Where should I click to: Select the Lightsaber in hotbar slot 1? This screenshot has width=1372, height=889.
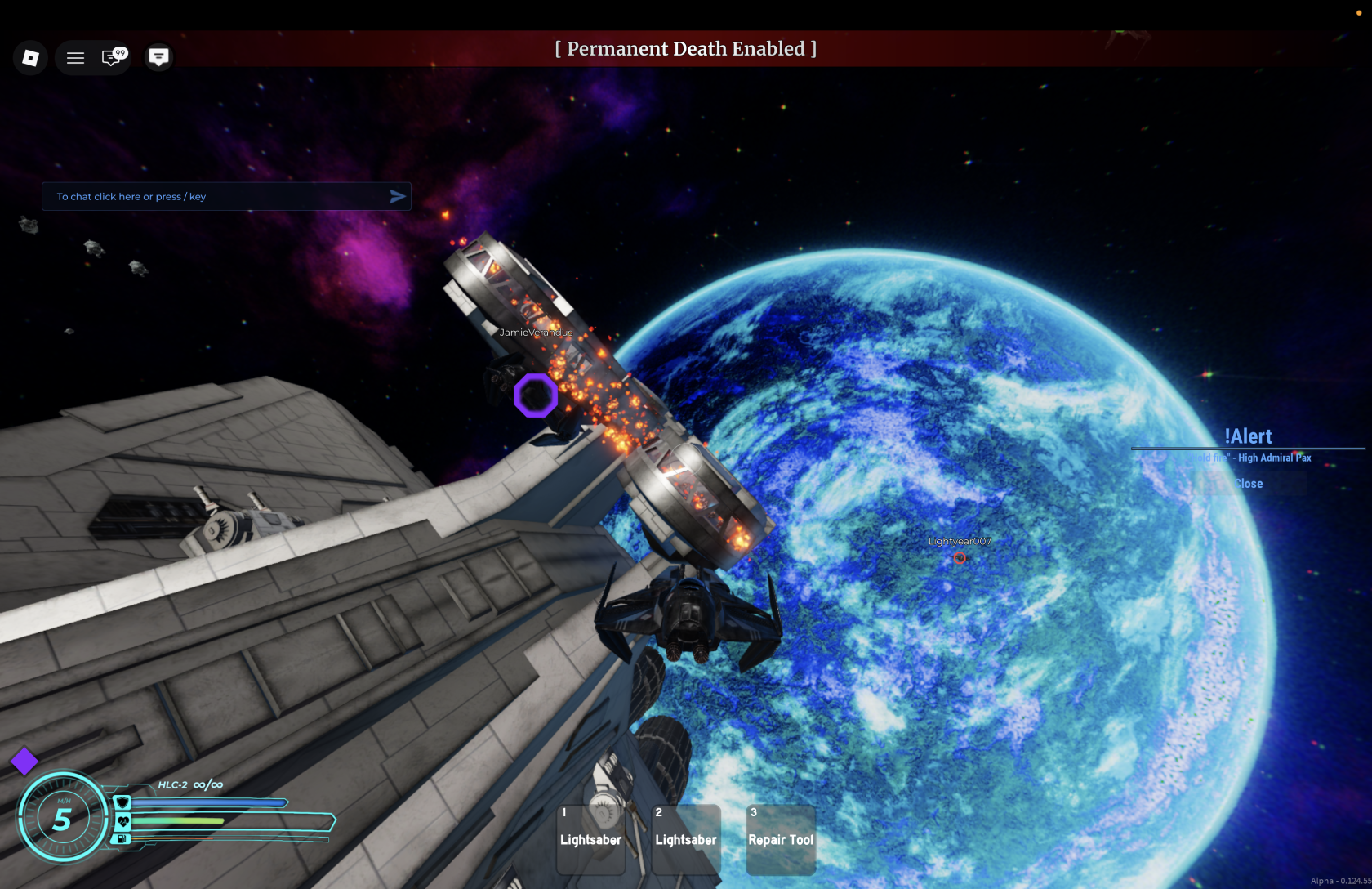click(x=591, y=839)
